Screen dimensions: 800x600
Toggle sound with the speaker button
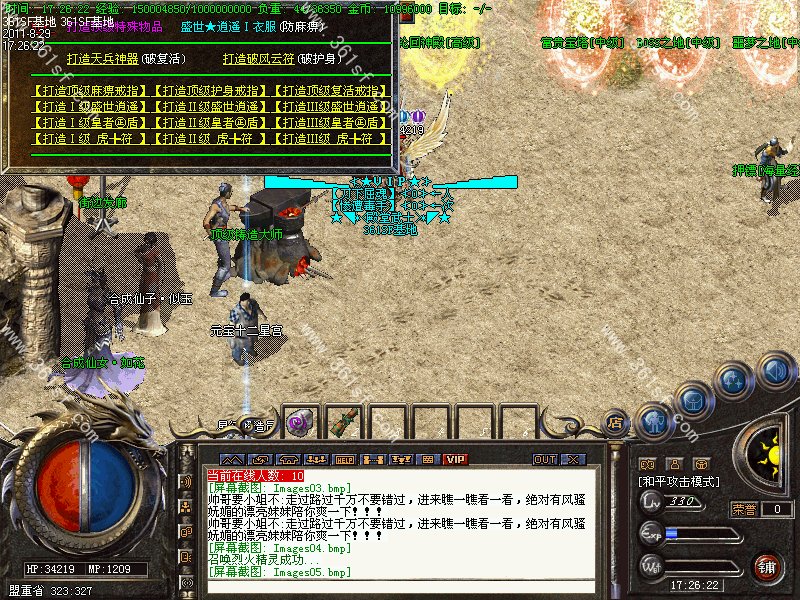pos(773,371)
